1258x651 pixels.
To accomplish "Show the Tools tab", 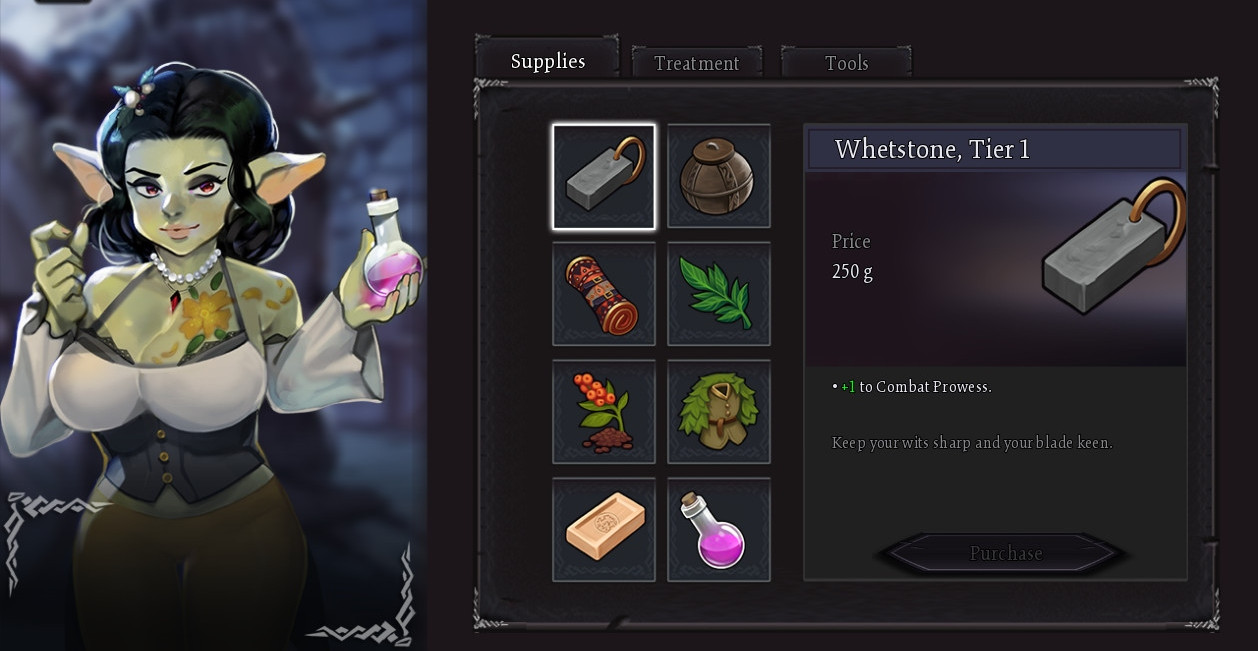I will [846, 63].
